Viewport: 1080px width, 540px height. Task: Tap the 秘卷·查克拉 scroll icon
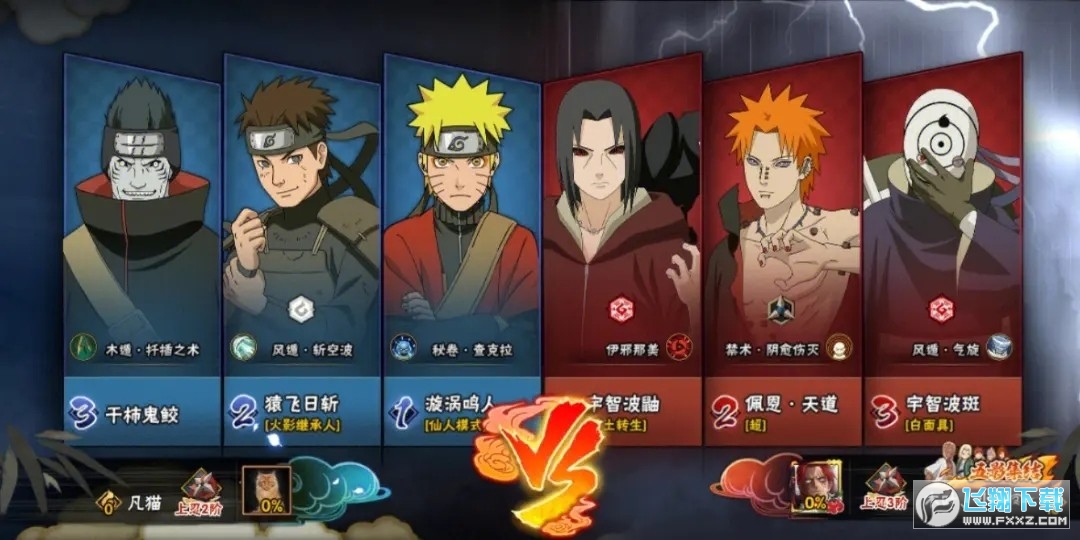point(403,347)
